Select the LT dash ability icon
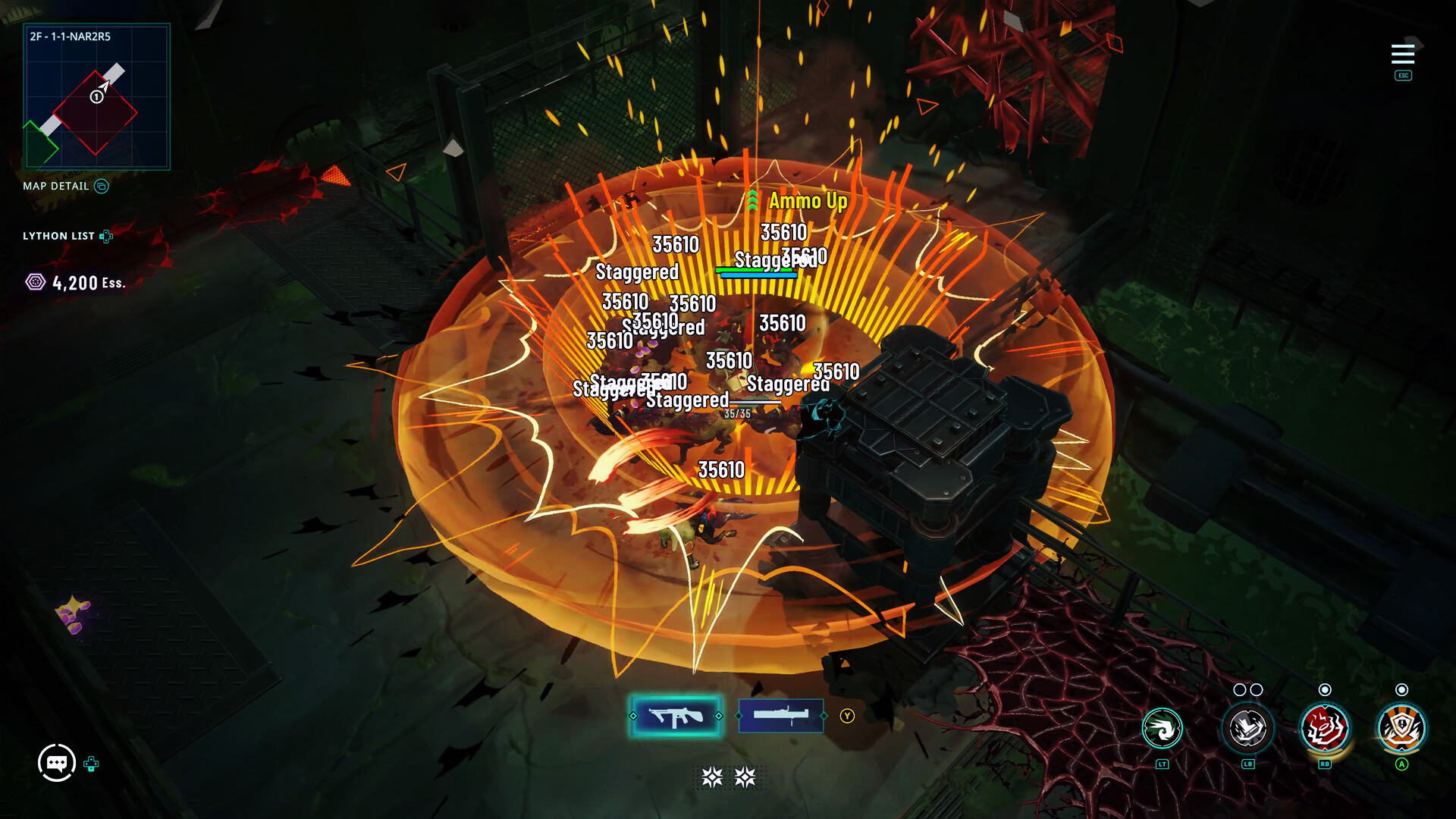 tap(1161, 728)
